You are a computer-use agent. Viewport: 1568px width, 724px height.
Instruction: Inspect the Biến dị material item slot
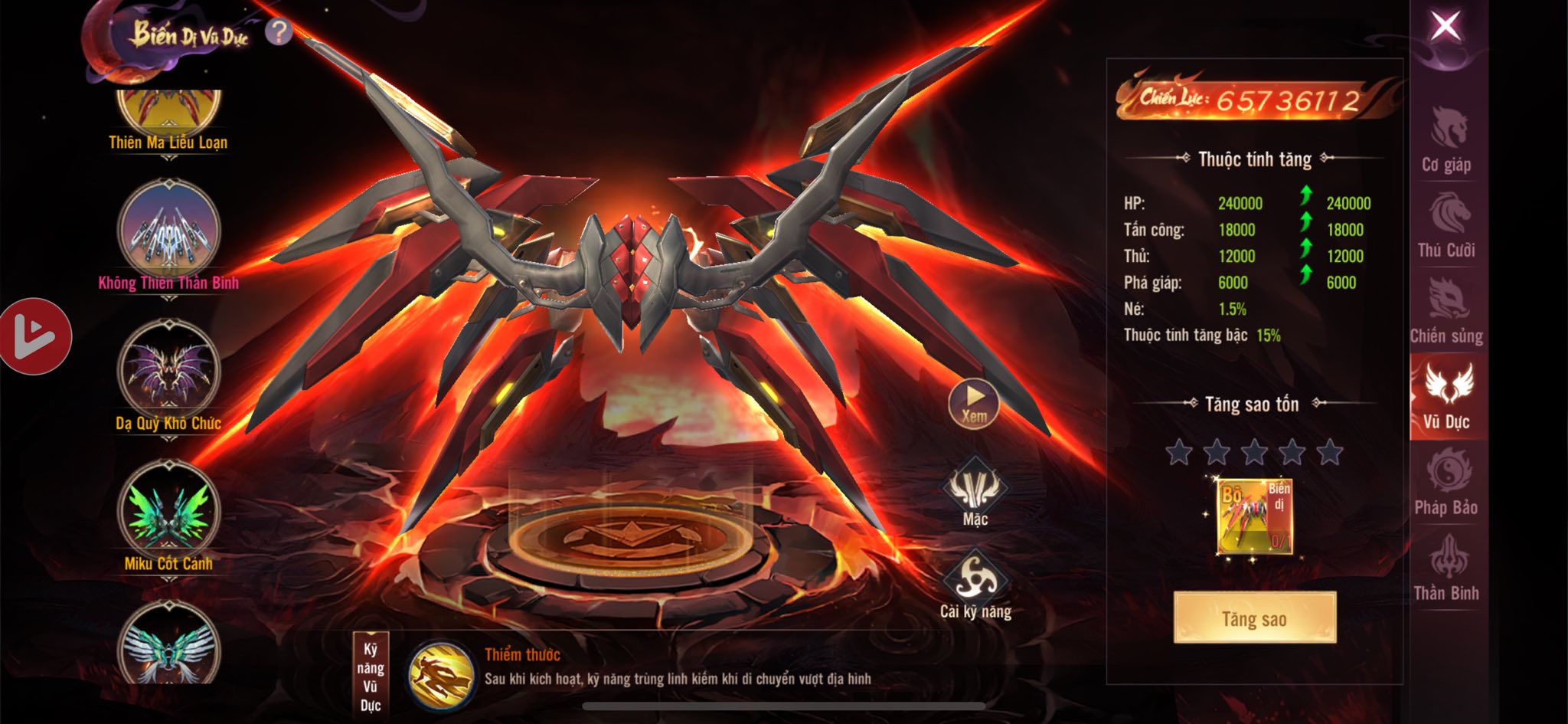coord(1254,516)
